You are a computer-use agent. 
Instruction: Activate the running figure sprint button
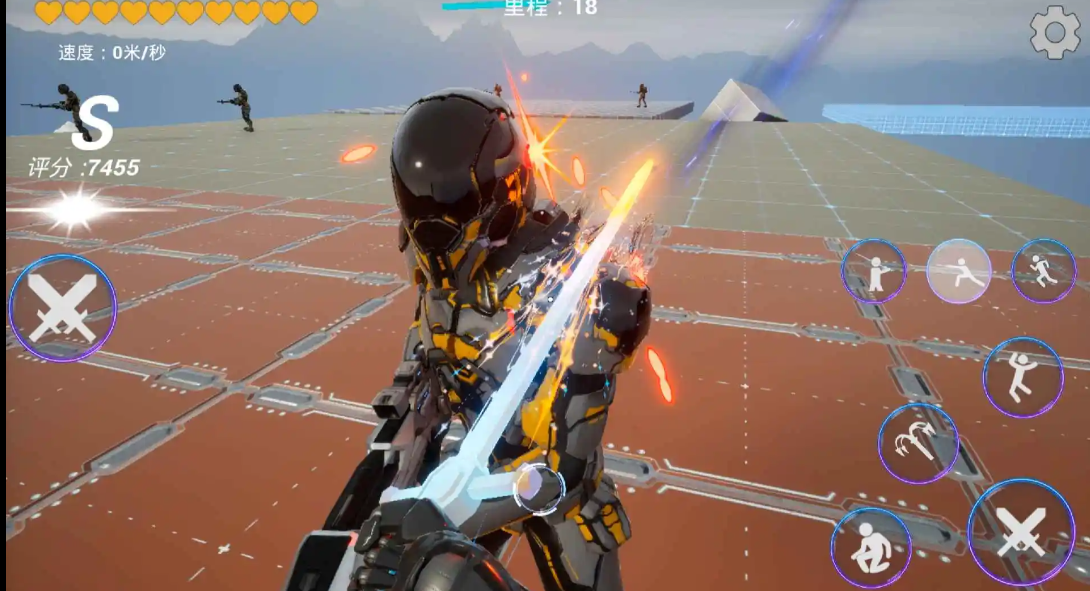point(1043,271)
